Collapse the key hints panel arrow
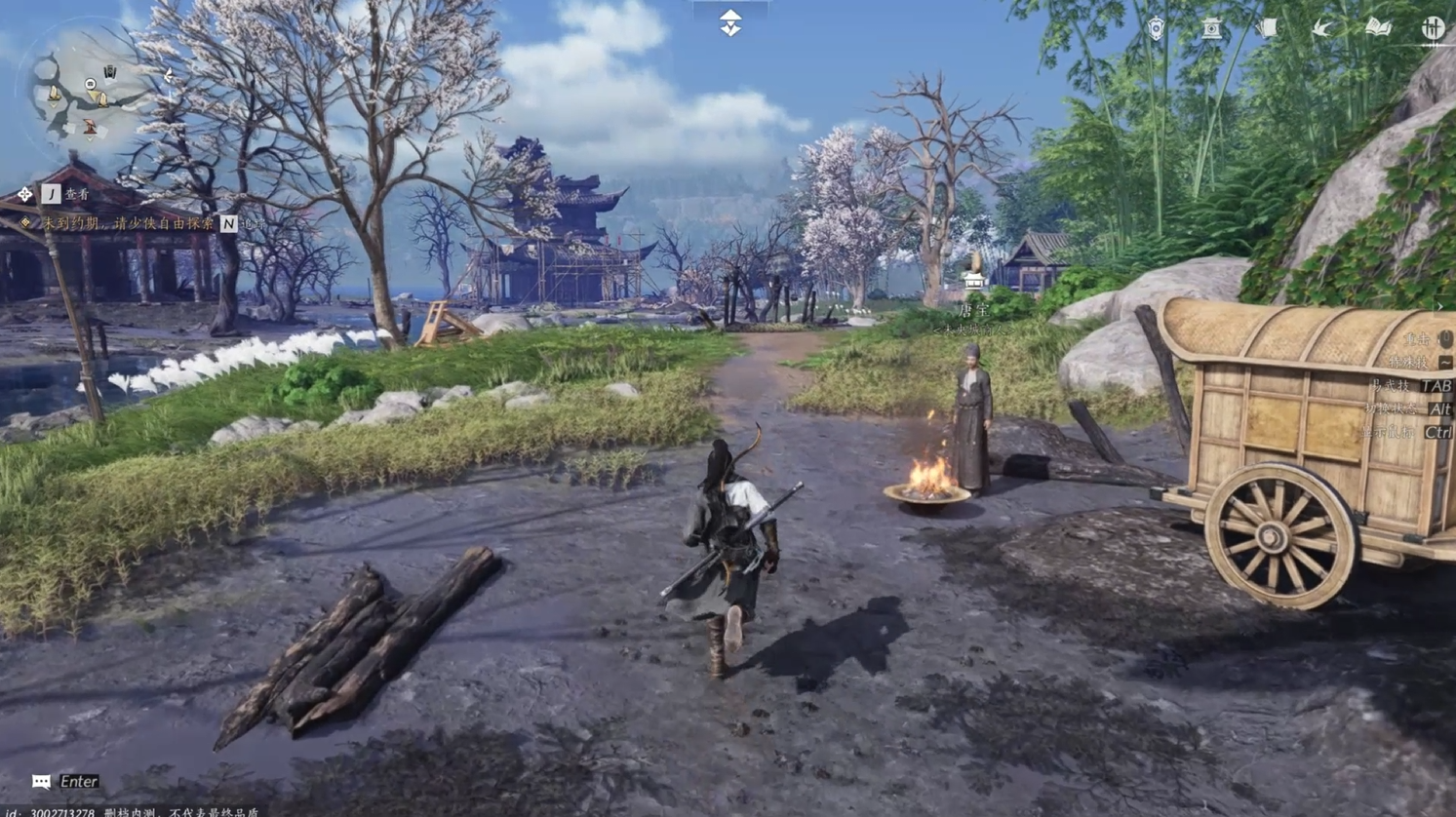 1439,306
